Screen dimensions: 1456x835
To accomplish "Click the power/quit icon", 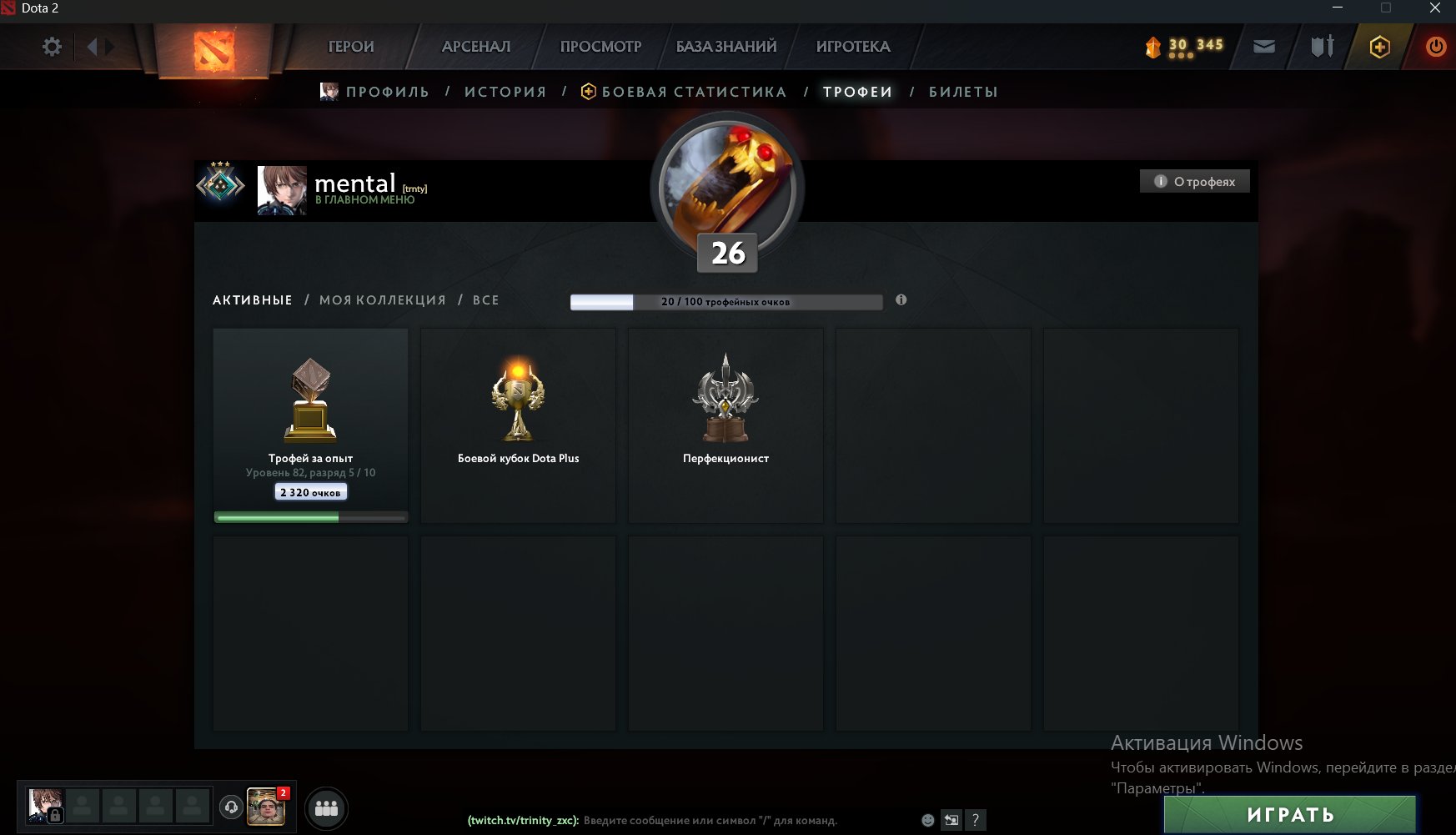I will pos(1436,47).
